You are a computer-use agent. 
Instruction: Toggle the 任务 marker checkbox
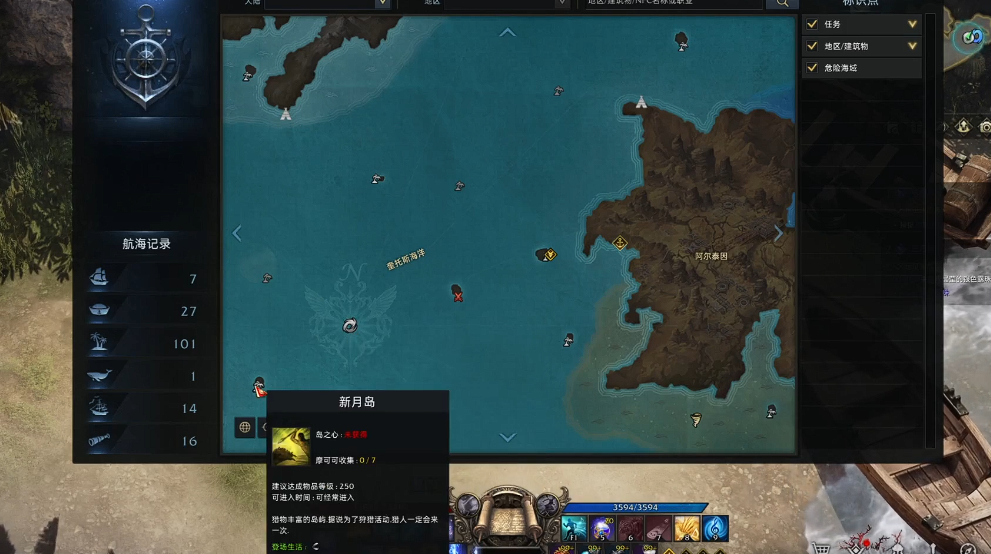(x=812, y=24)
